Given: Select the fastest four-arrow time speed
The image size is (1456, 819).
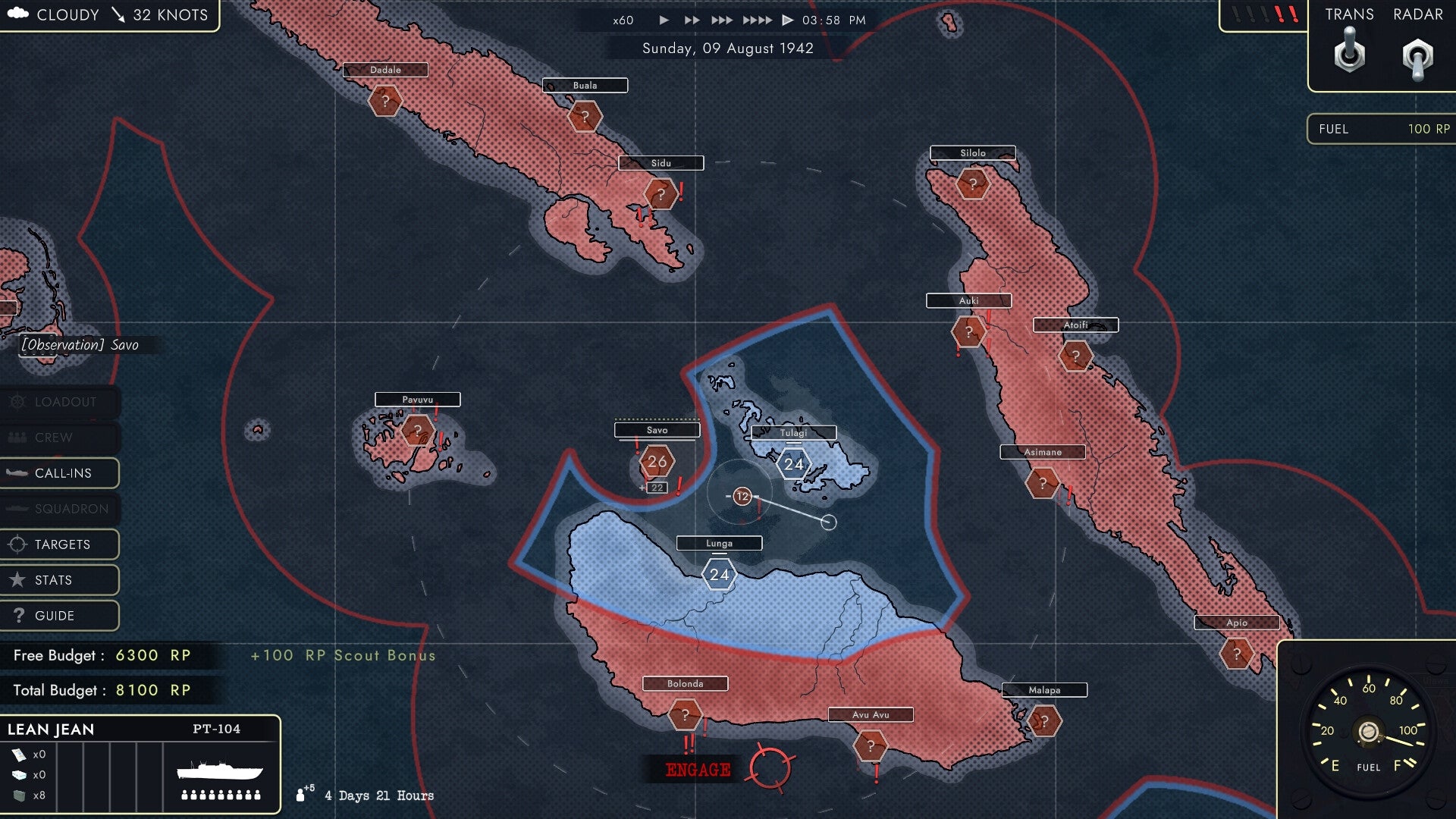Looking at the screenshot, I should pyautogui.click(x=756, y=20).
